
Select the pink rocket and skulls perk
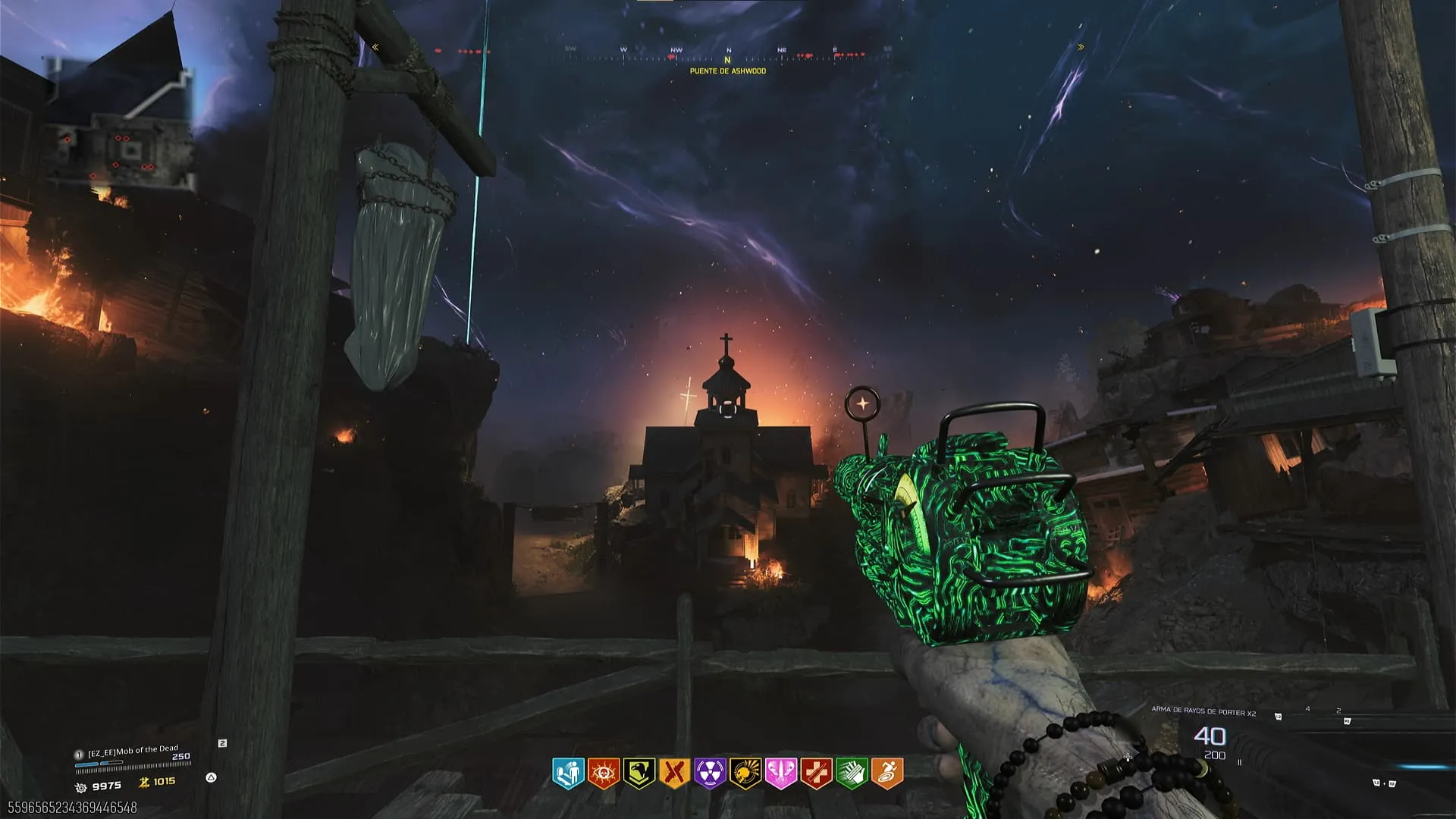pos(780,773)
